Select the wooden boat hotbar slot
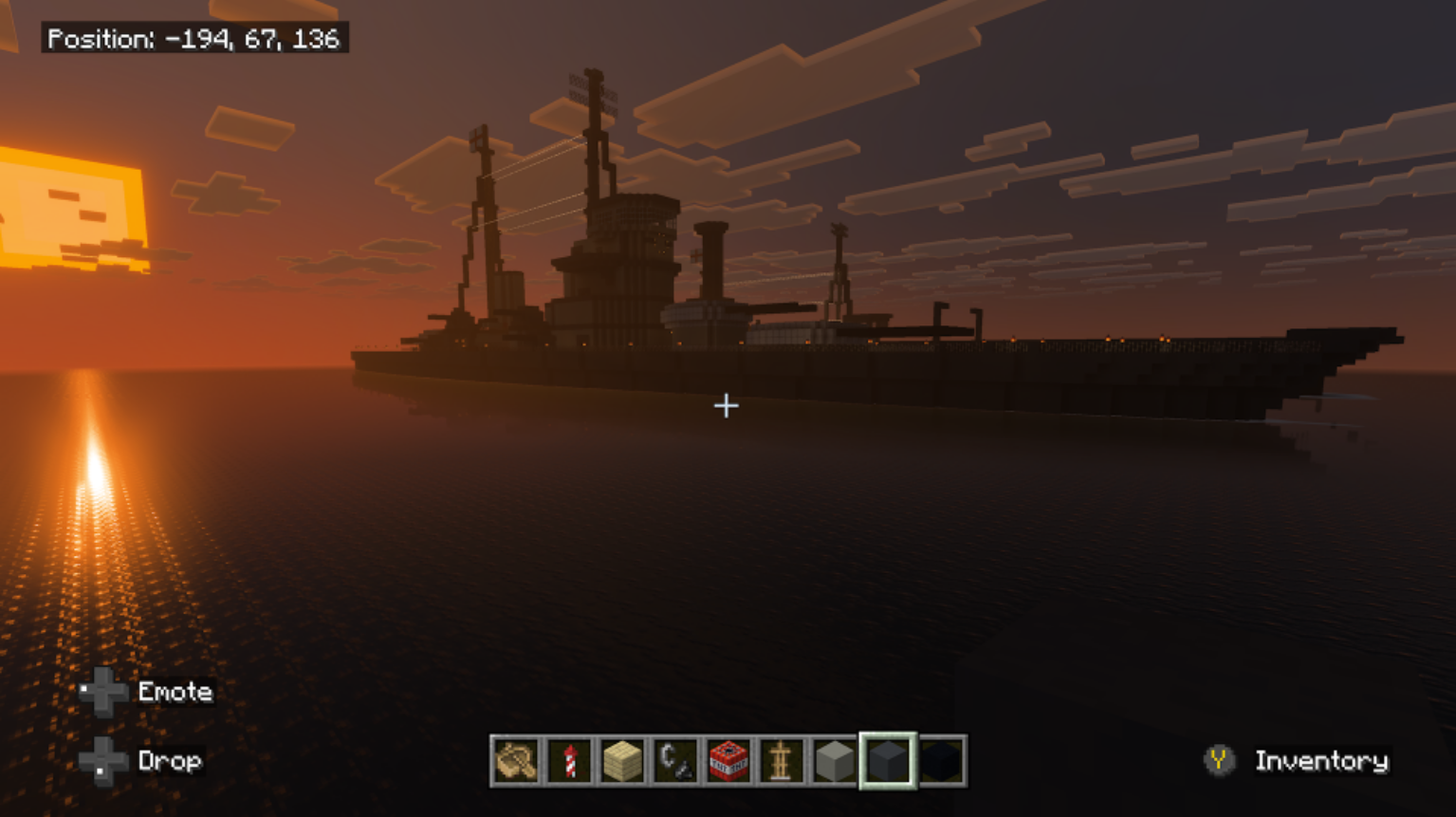The image size is (1456, 817). click(x=517, y=761)
